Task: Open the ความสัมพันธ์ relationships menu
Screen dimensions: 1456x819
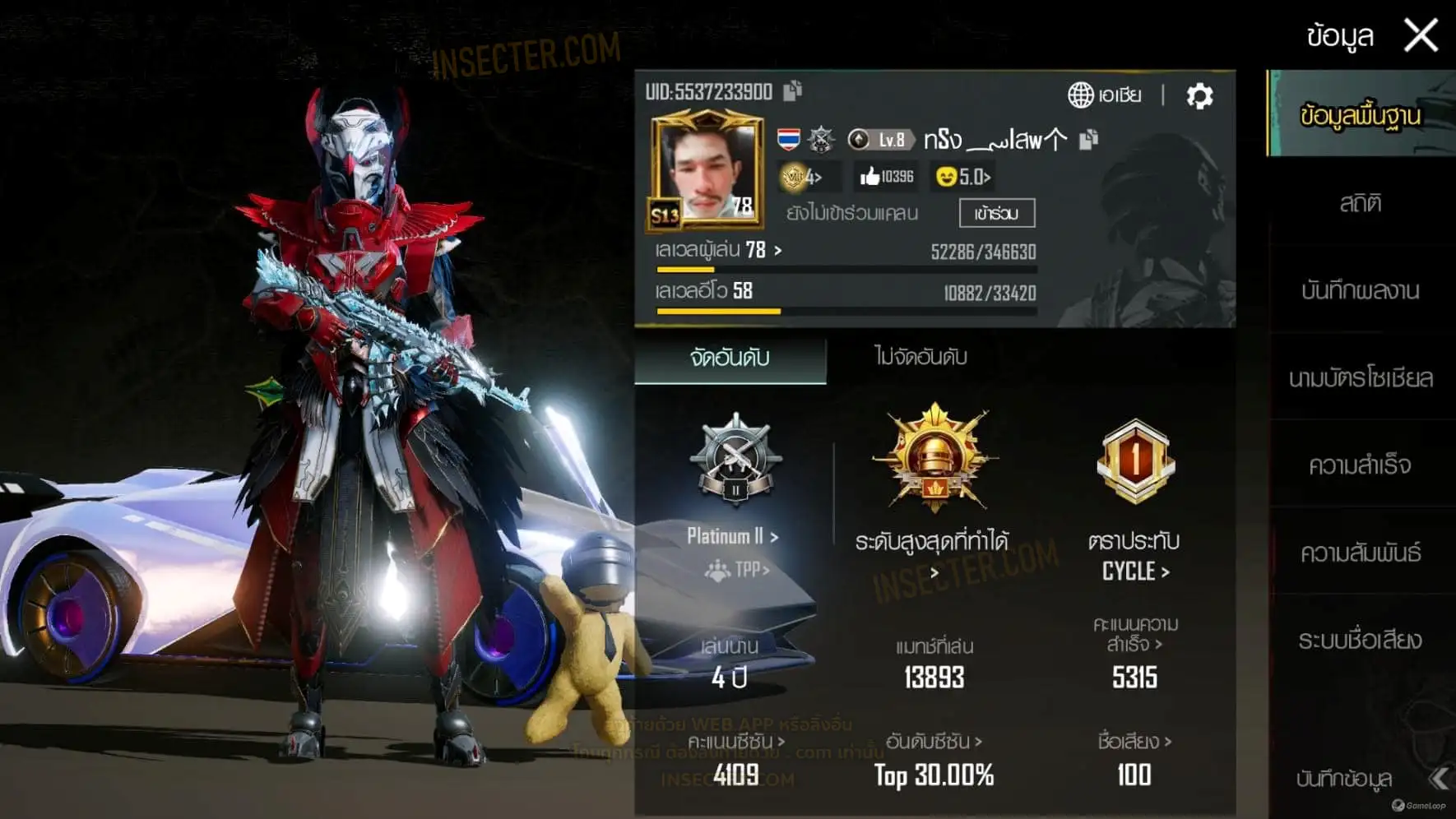Action: click(x=1360, y=553)
